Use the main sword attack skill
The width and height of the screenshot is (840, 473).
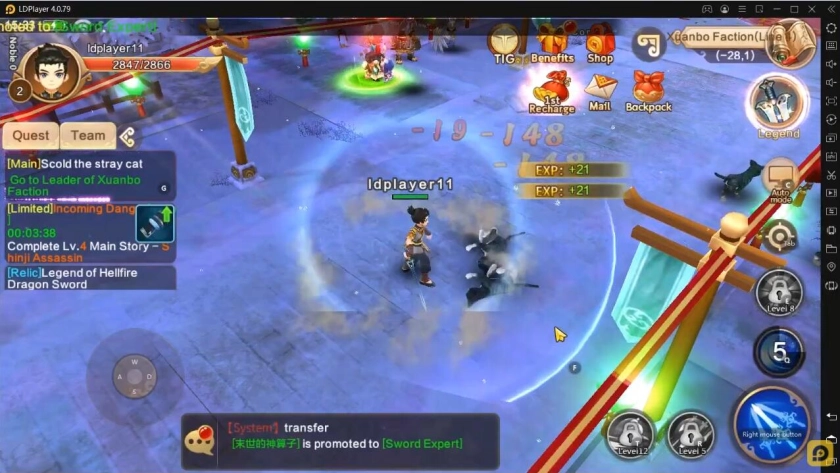coord(771,422)
